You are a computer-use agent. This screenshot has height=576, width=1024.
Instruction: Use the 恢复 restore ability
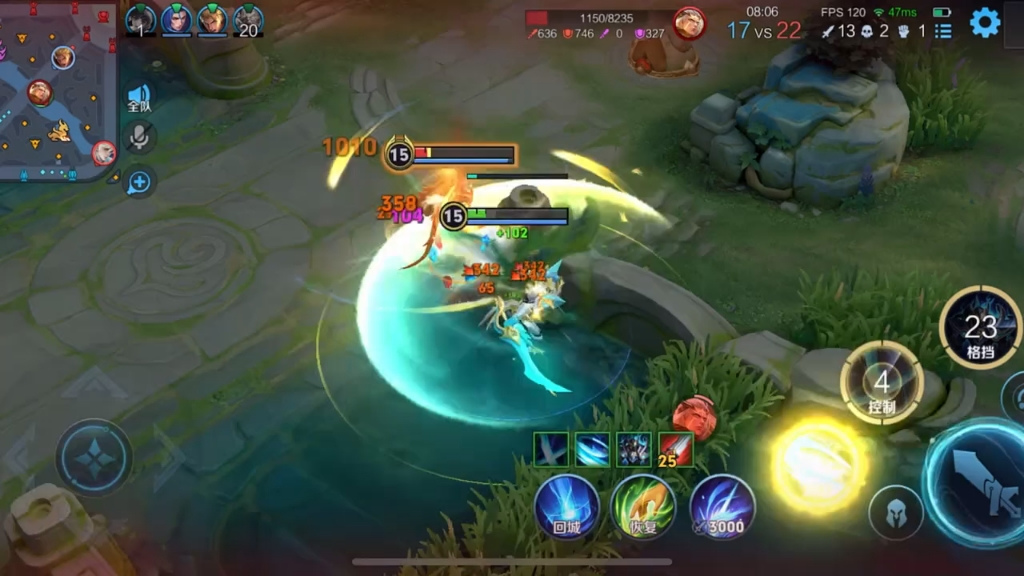(643, 505)
